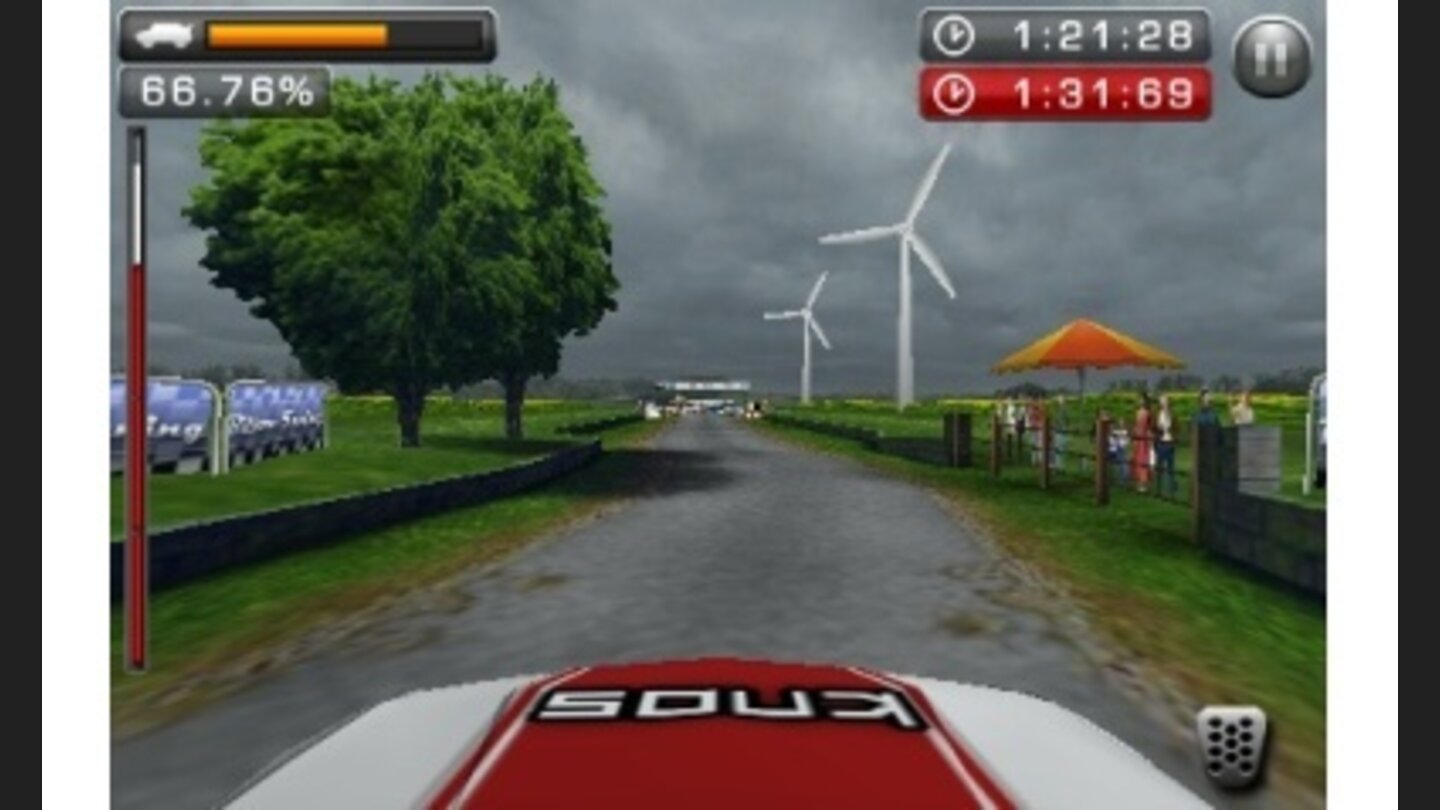Tap the orange car condition bar
Image resolution: width=1440 pixels, height=810 pixels.
point(295,33)
